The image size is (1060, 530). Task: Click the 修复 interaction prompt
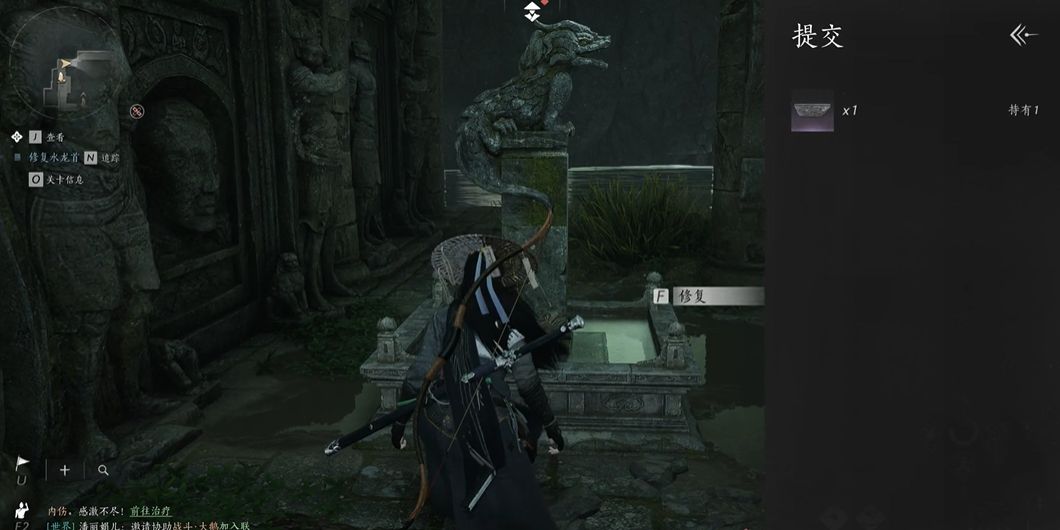(x=706, y=296)
